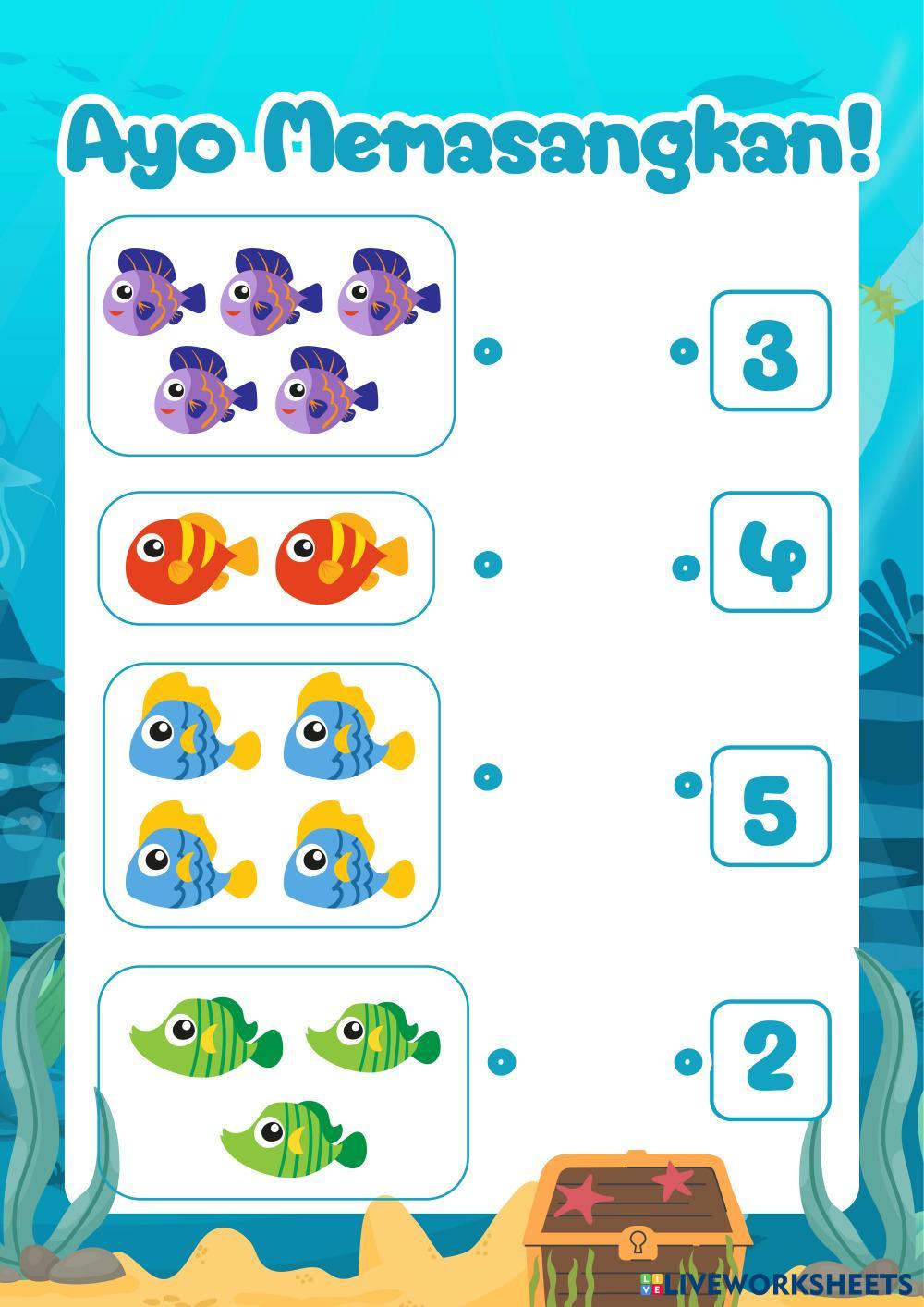Screen dimensions: 924x1307
Task: Click the dot next to number 2
Action: (687, 1061)
